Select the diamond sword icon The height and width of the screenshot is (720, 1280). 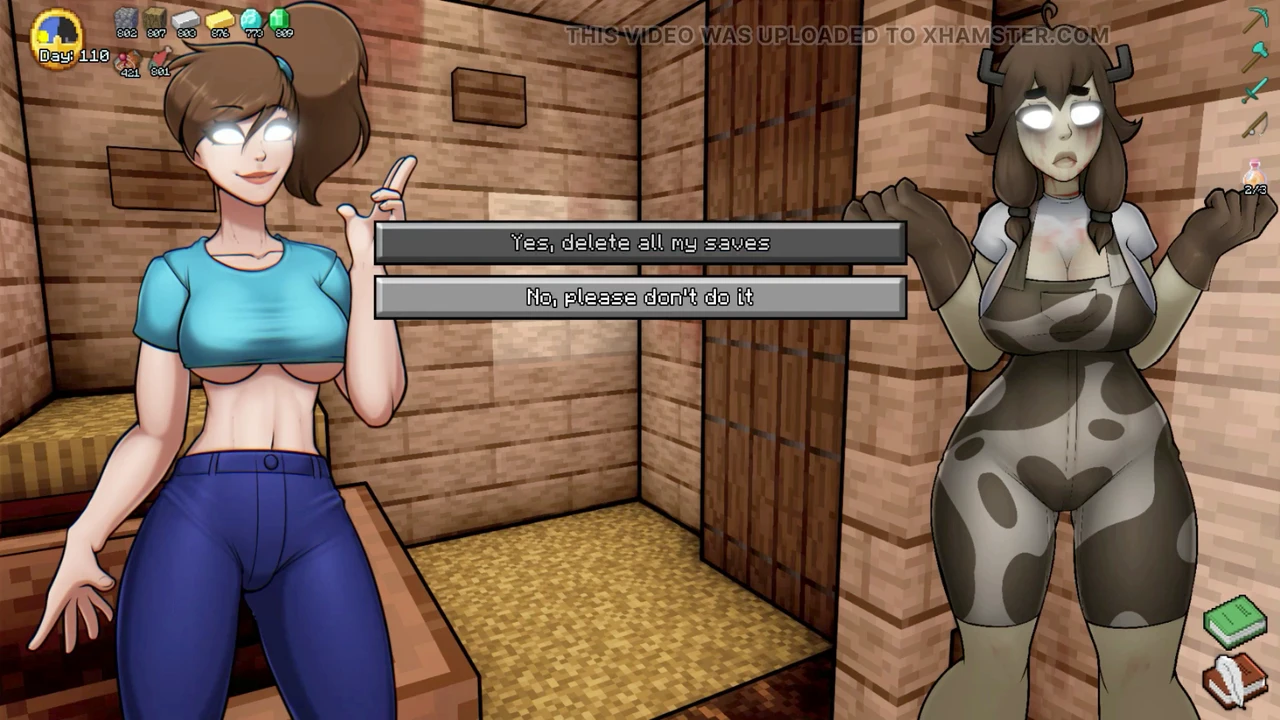click(x=1255, y=92)
